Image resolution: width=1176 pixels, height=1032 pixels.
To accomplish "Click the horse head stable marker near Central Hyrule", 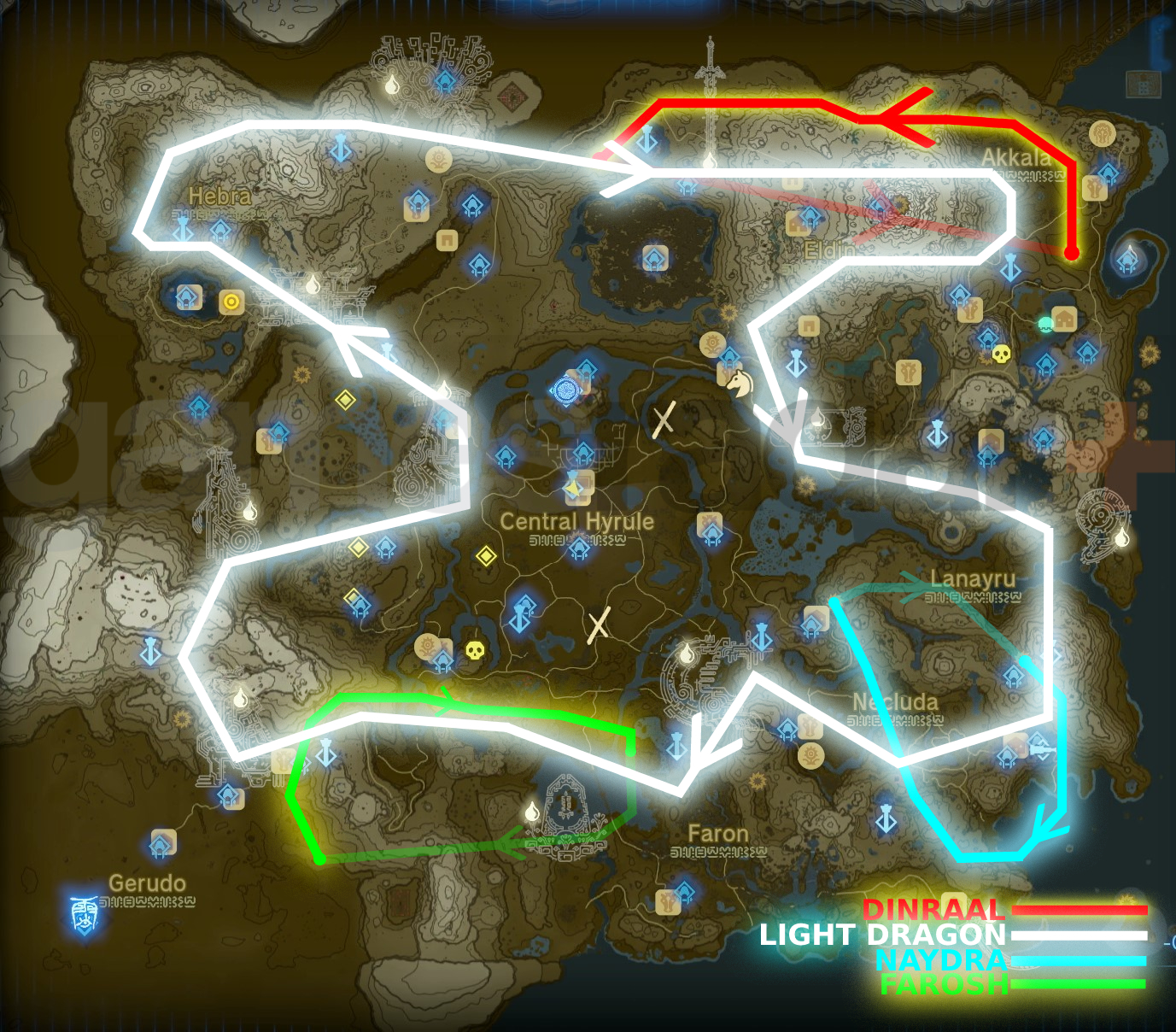I will [x=740, y=384].
